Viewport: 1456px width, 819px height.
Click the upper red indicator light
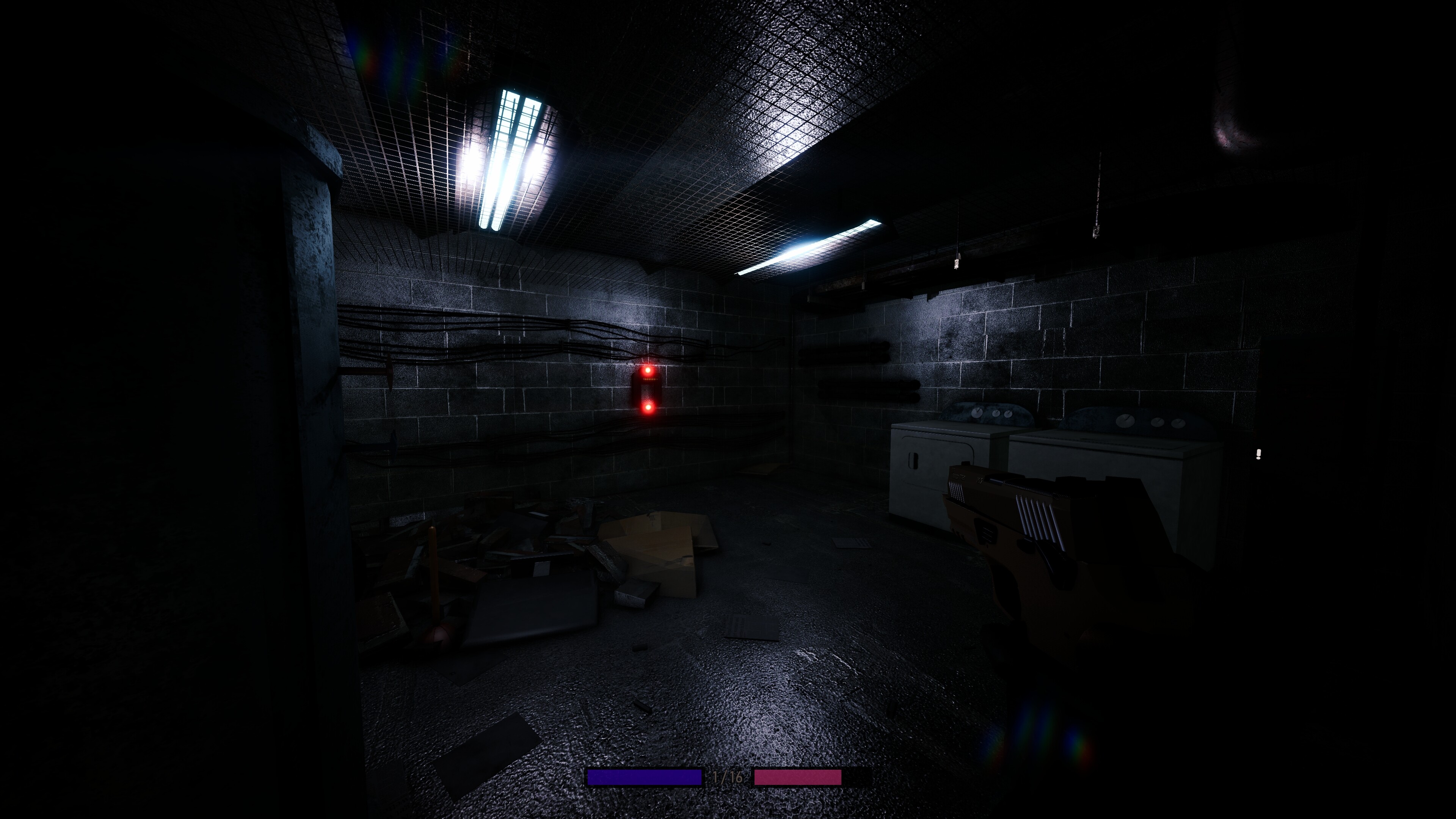(x=648, y=371)
